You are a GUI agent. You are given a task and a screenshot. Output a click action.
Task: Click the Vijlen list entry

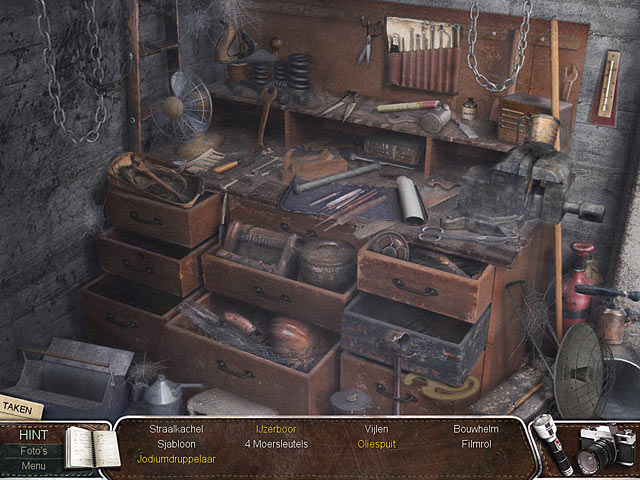376,428
